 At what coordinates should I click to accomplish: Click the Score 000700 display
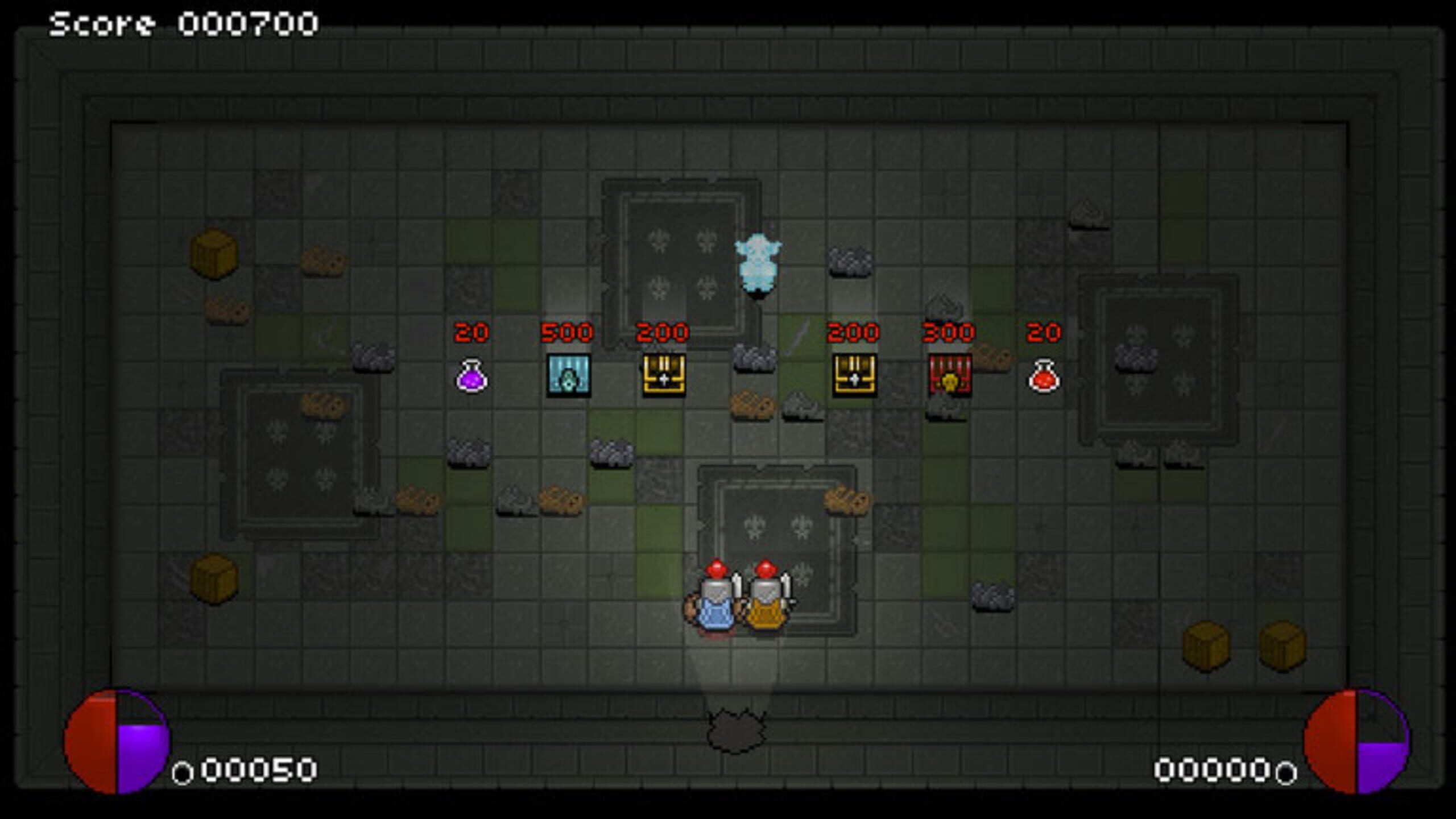click(182, 23)
